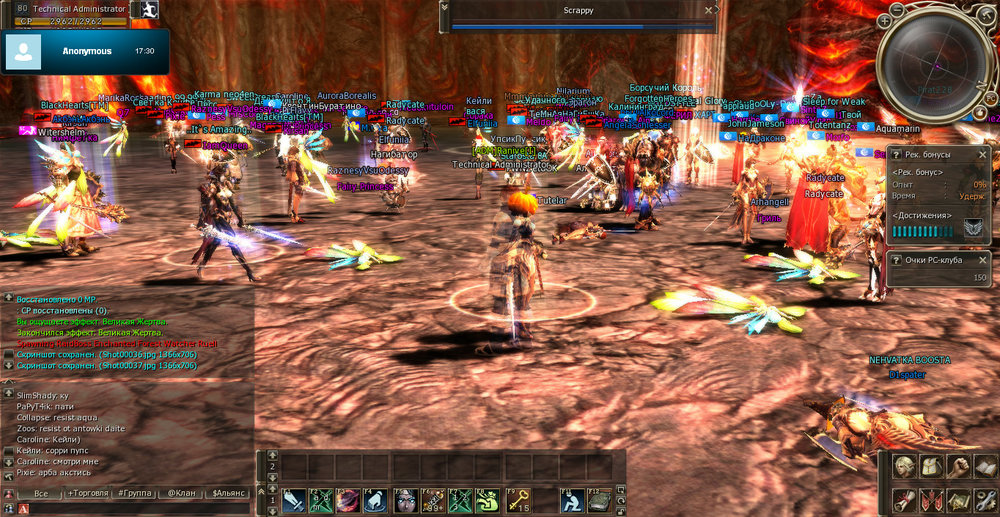
Task: Open the character status elf portrait icon
Action: click(x=904, y=468)
